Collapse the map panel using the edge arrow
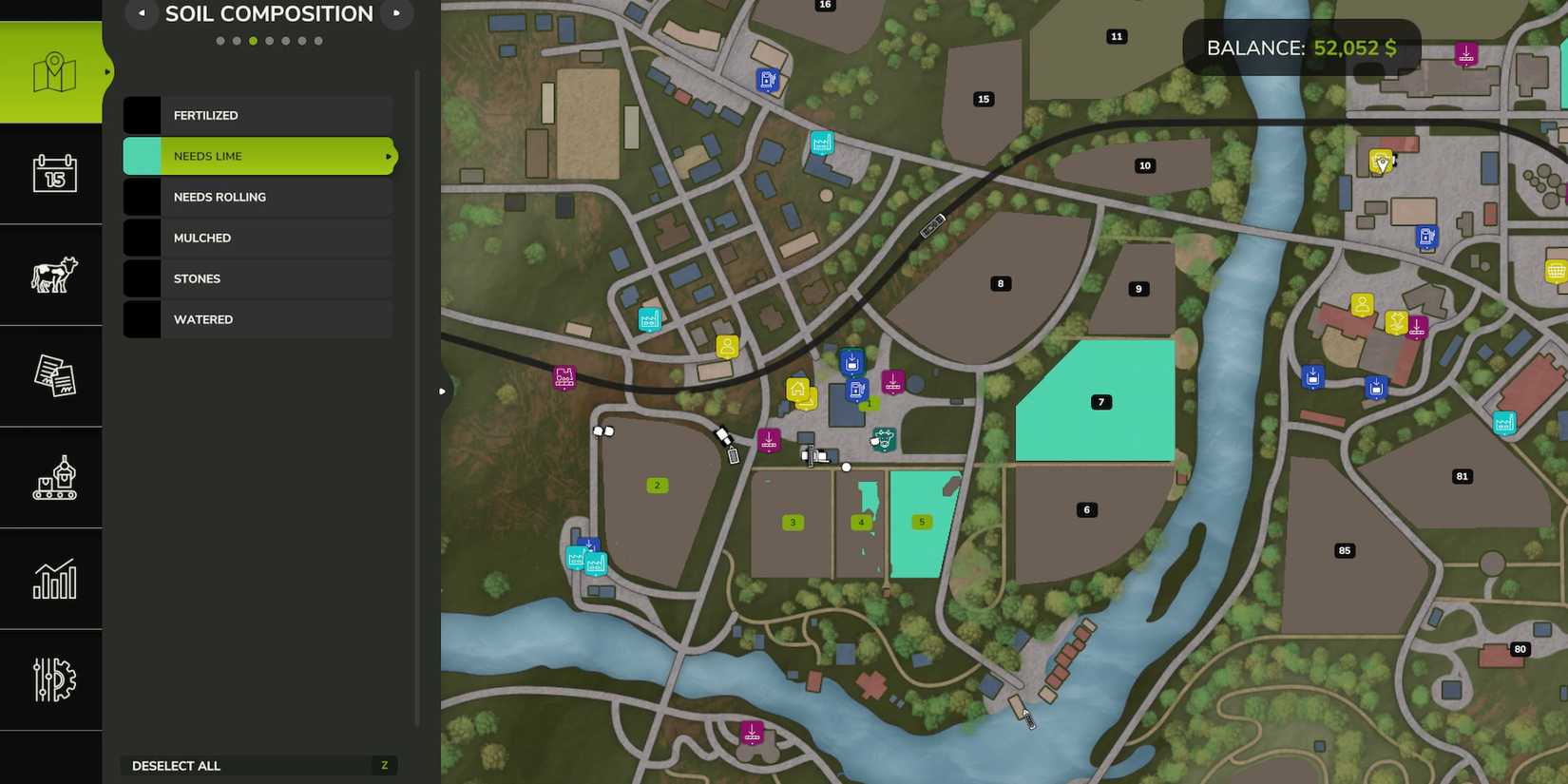The width and height of the screenshot is (1568, 784). coord(442,390)
